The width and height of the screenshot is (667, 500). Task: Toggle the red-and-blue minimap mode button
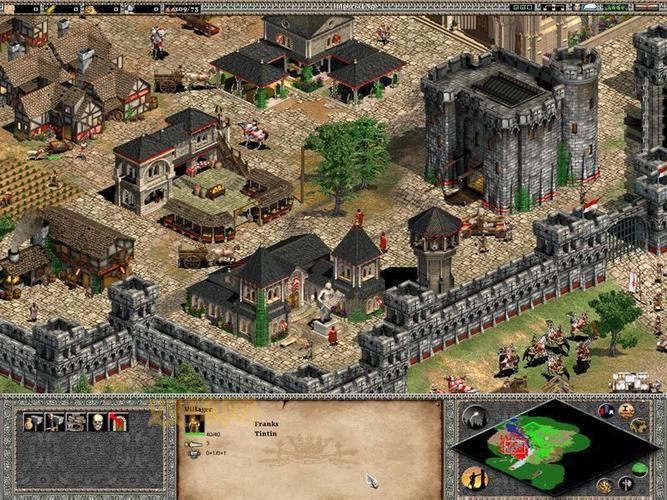(605, 411)
